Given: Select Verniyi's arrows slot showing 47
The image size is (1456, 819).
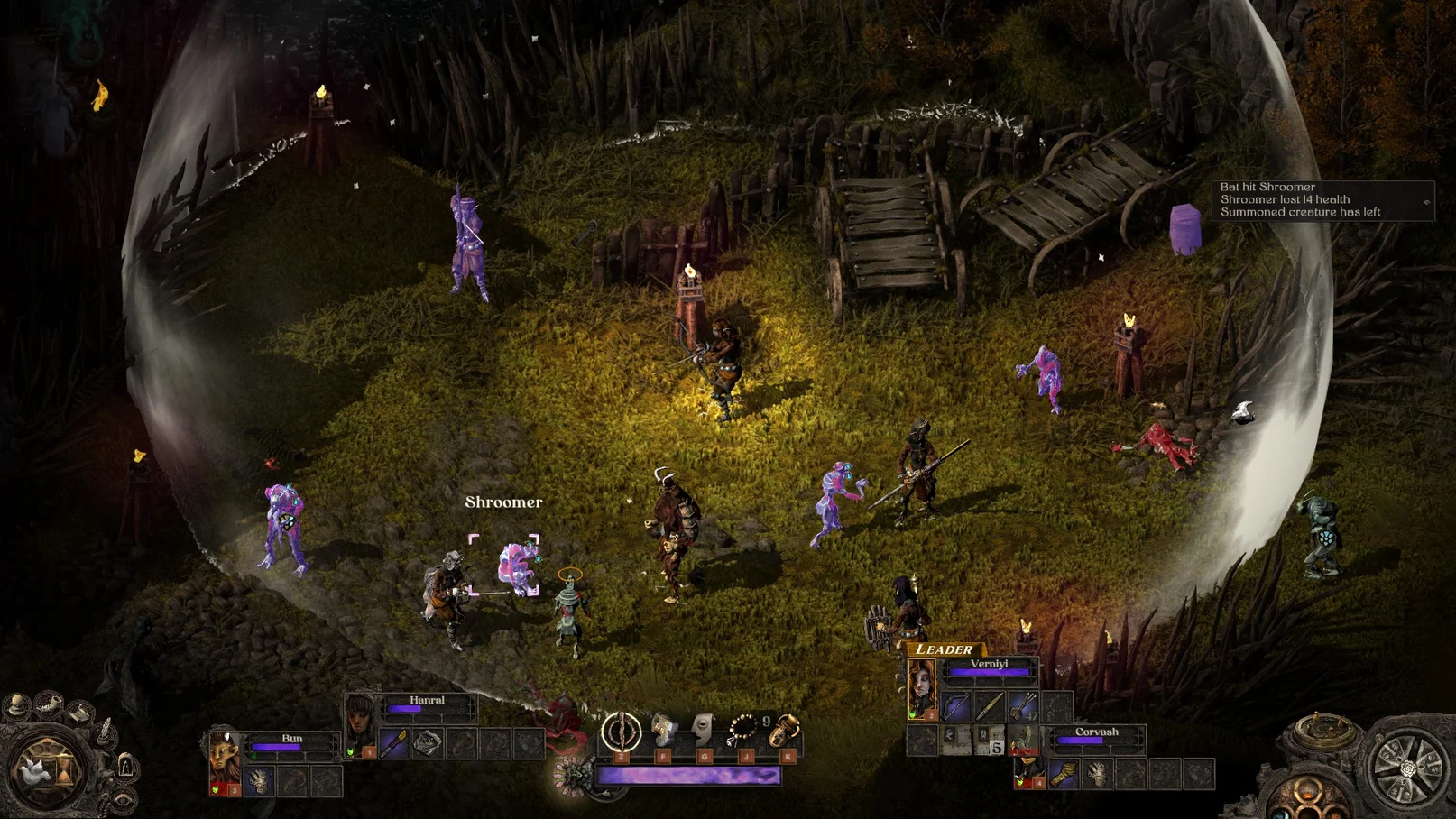Looking at the screenshot, I should (x=1022, y=706).
